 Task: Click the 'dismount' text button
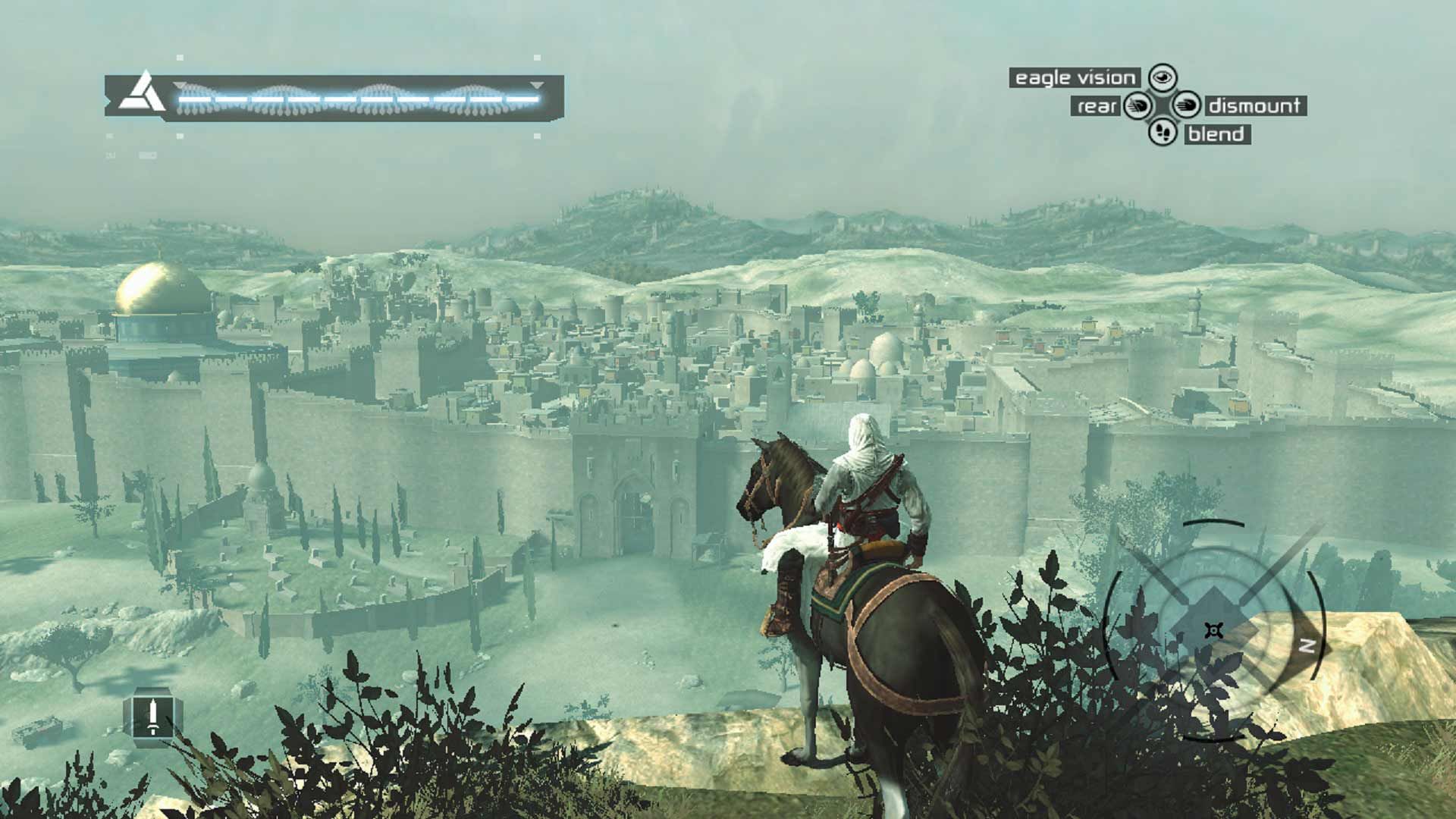(x=1256, y=106)
